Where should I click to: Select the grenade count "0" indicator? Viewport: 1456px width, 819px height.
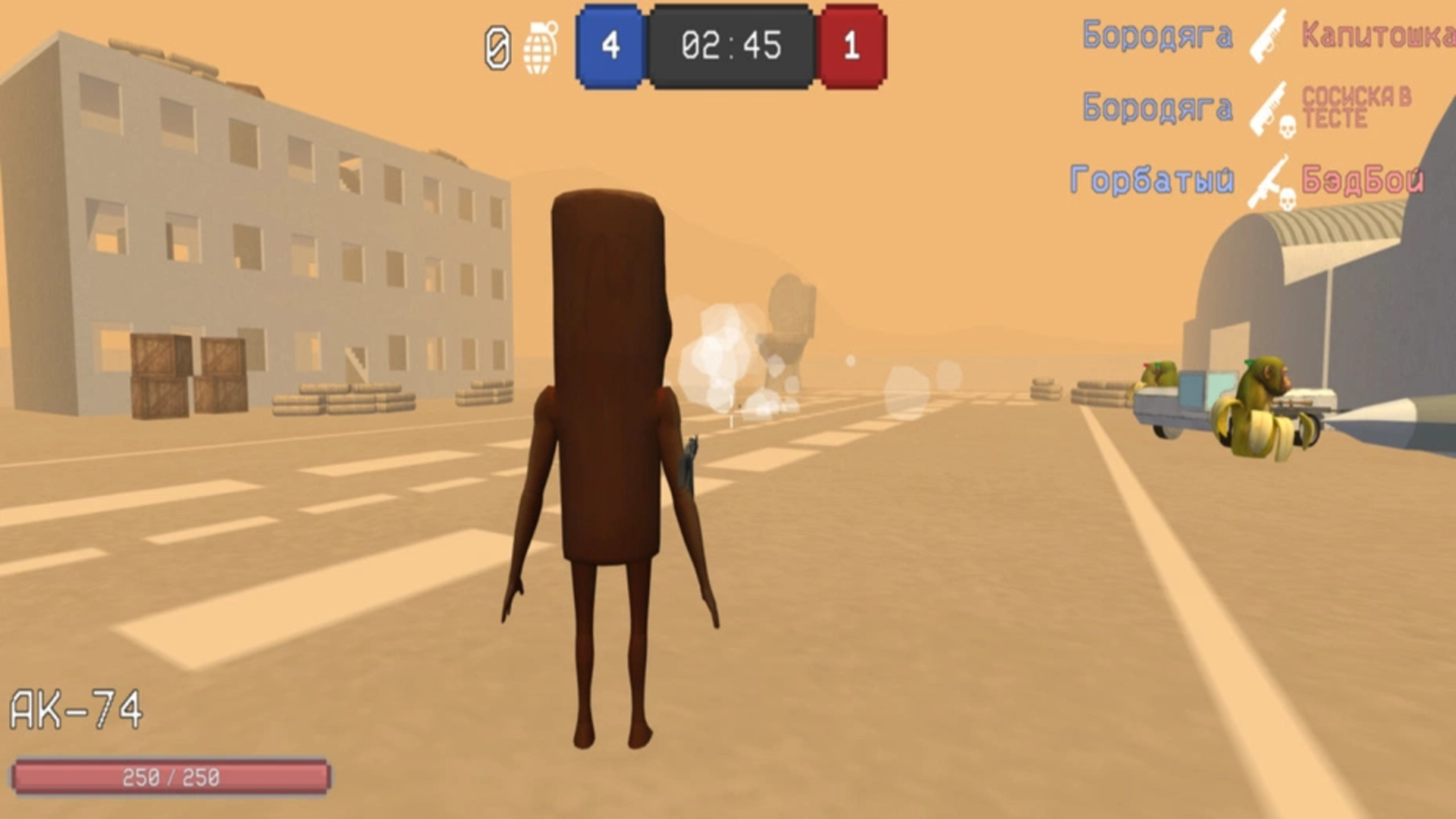[x=496, y=47]
